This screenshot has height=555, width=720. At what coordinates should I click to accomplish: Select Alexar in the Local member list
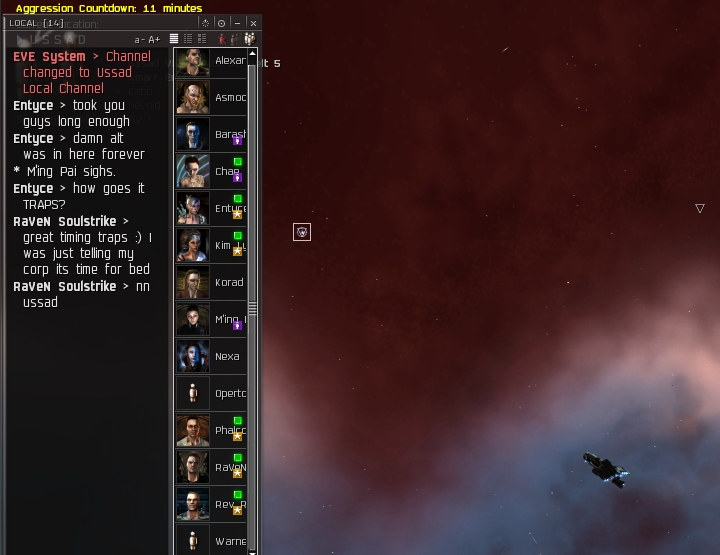[x=229, y=61]
